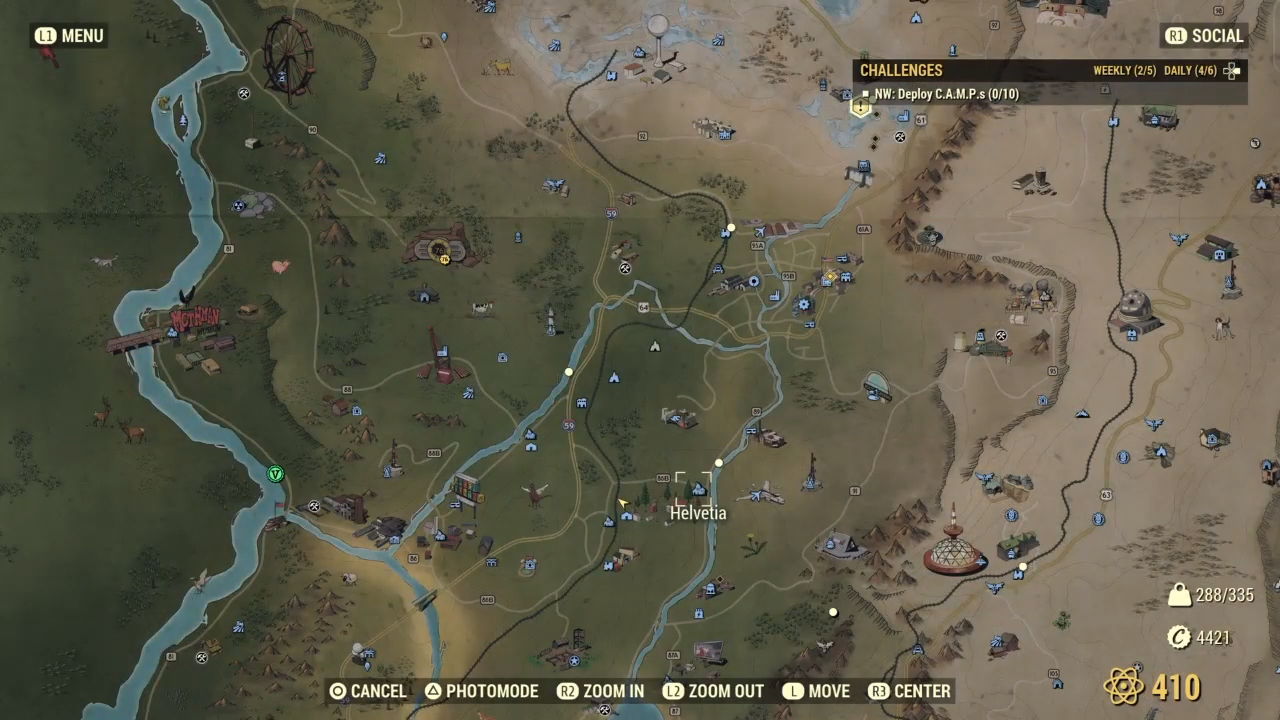
Task: Click the yellow player arrow on map
Action: (x=624, y=503)
